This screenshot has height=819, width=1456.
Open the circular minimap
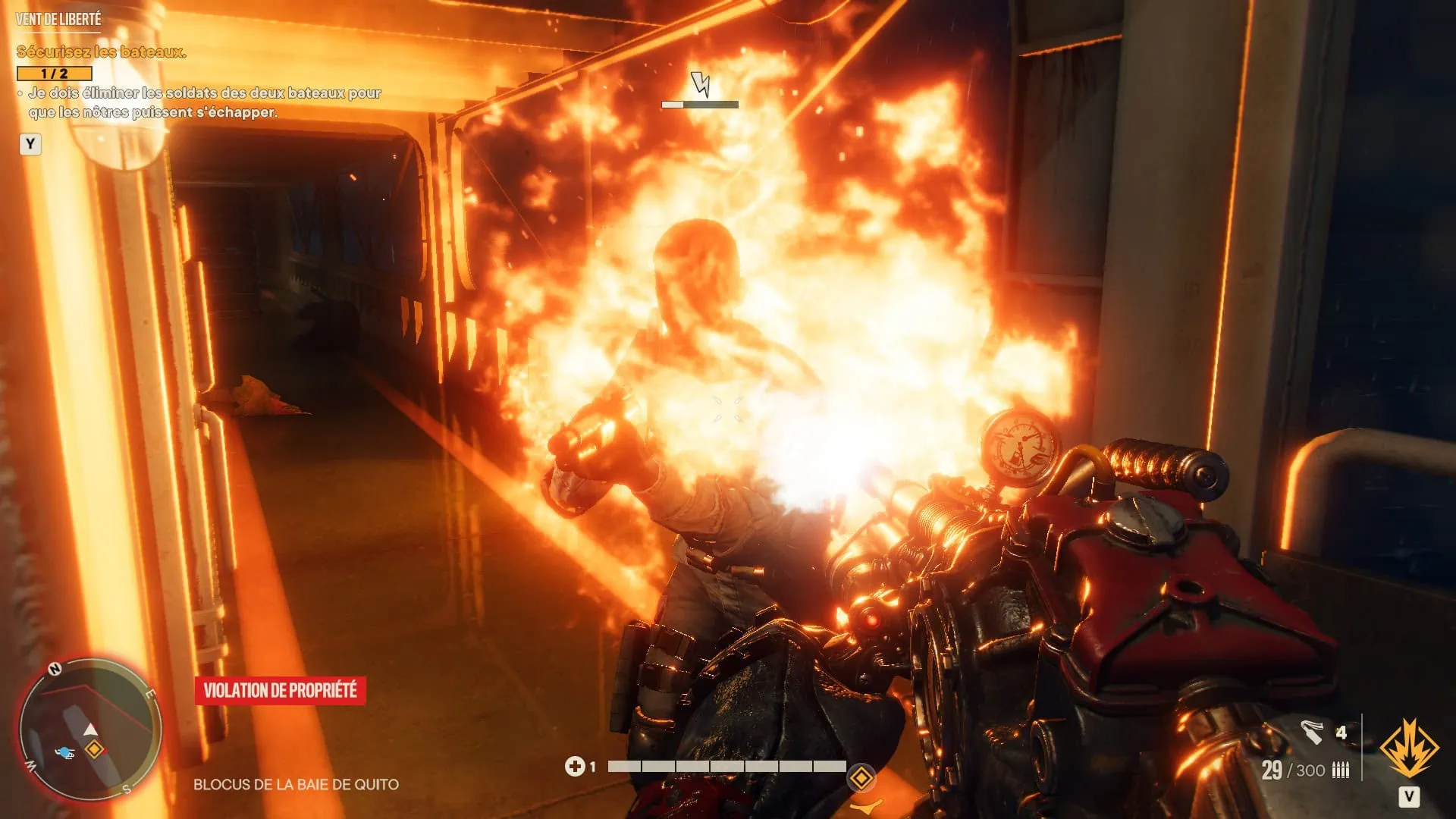(90, 729)
